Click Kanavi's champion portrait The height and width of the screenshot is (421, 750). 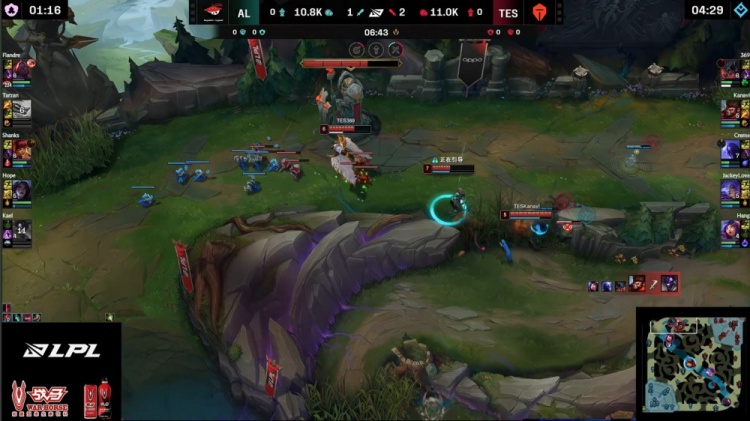[x=732, y=110]
